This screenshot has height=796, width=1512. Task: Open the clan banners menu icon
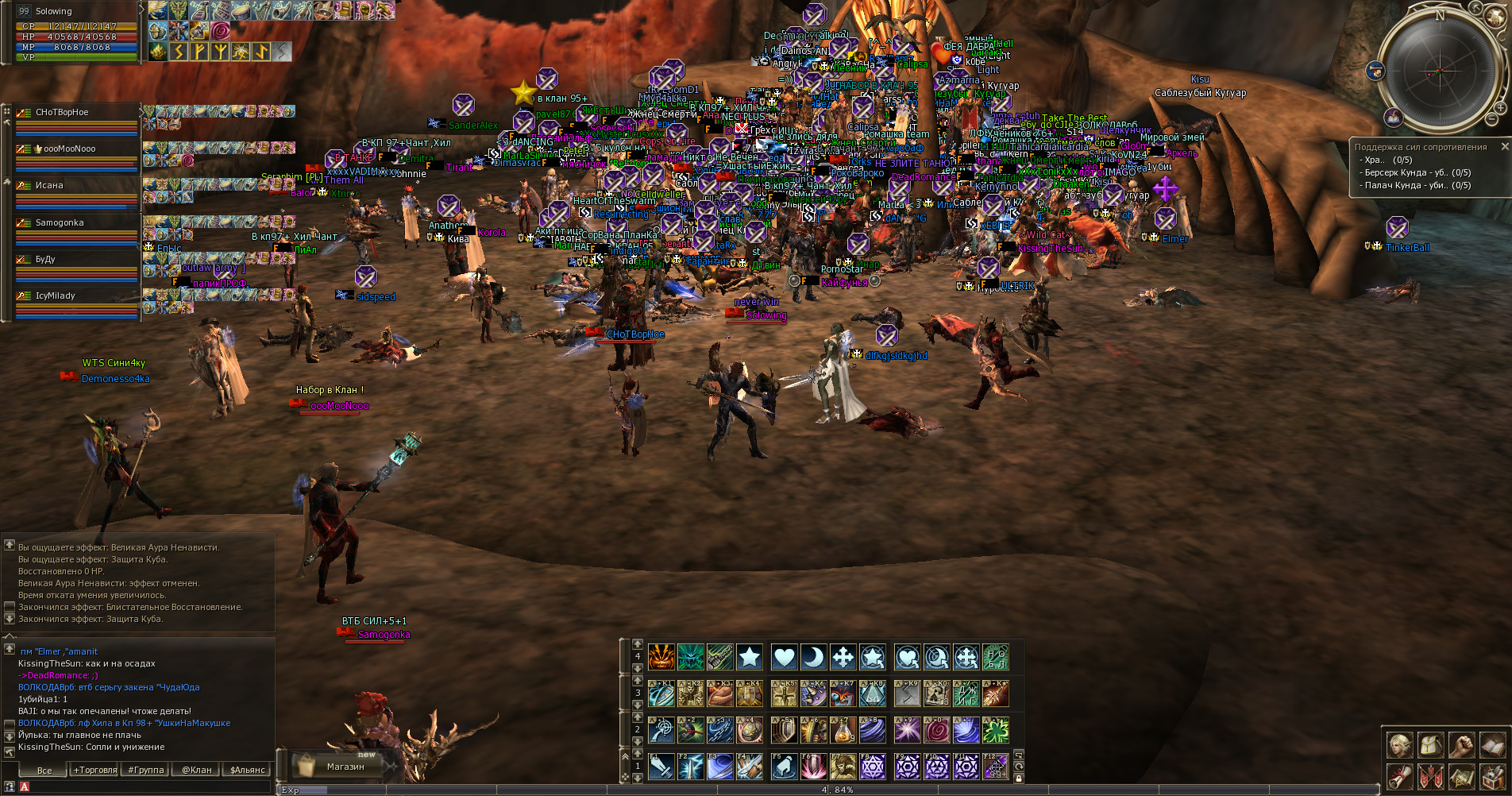tap(1430, 776)
